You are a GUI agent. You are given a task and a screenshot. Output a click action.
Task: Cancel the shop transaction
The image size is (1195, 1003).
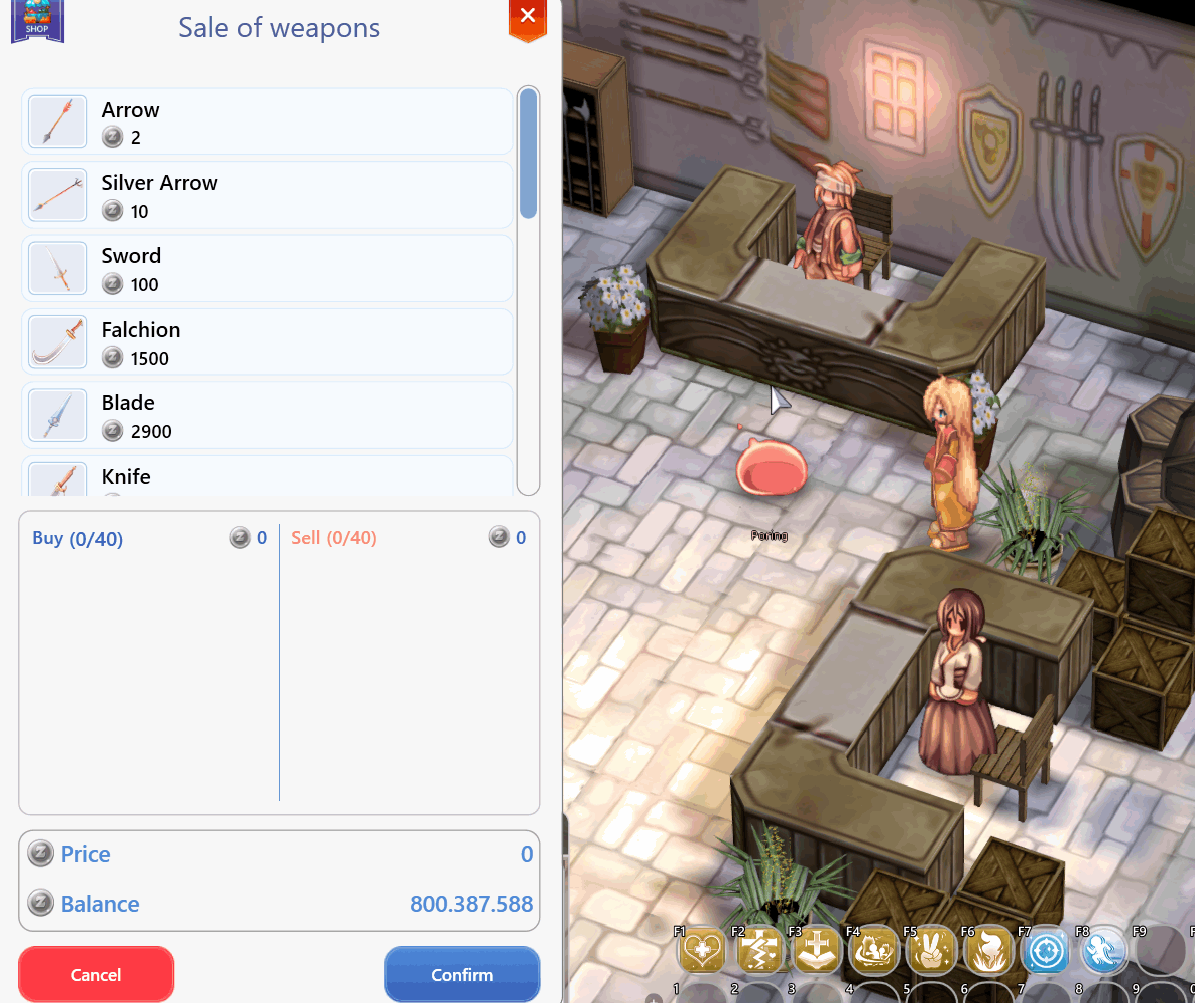[96, 974]
